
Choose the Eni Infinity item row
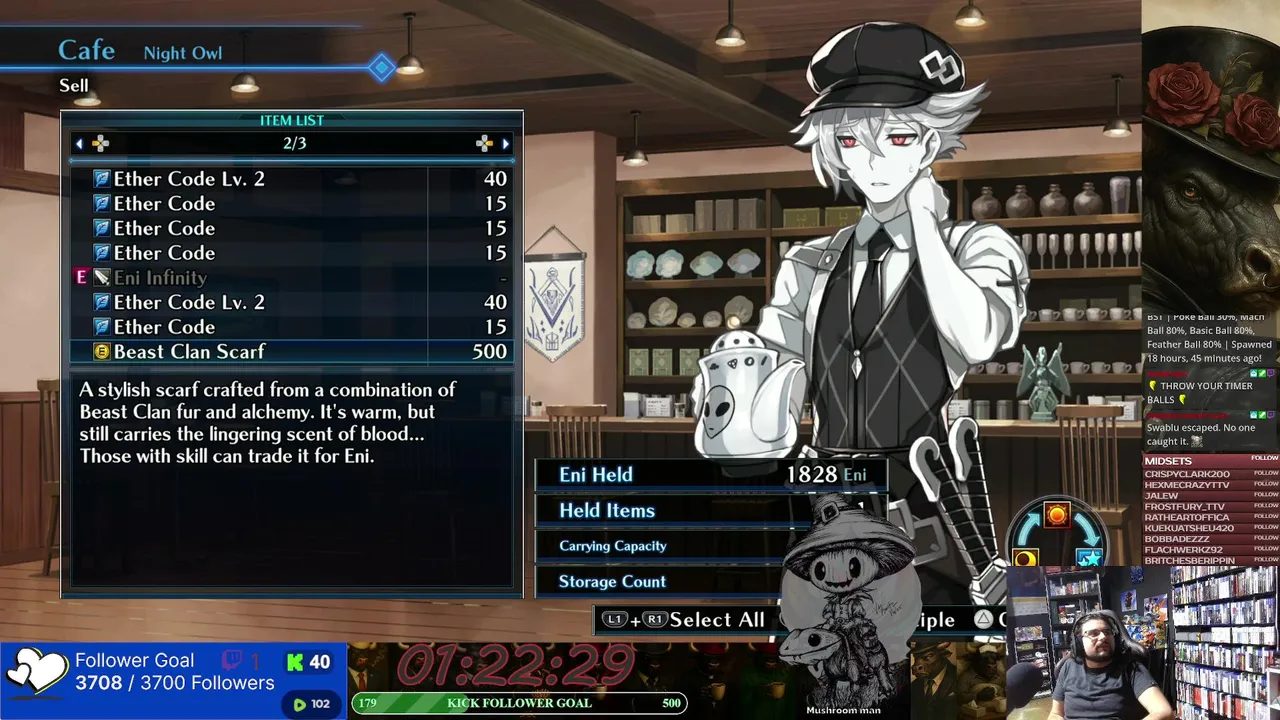tap(290, 278)
